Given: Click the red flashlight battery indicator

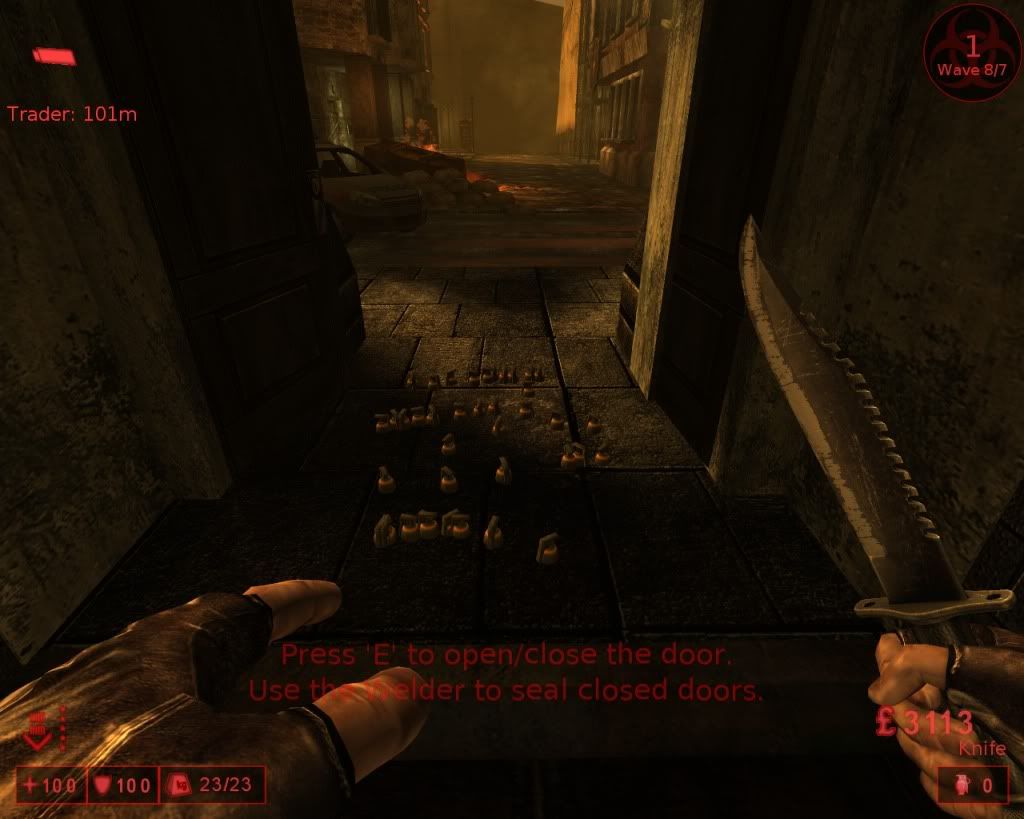Looking at the screenshot, I should [x=54, y=56].
